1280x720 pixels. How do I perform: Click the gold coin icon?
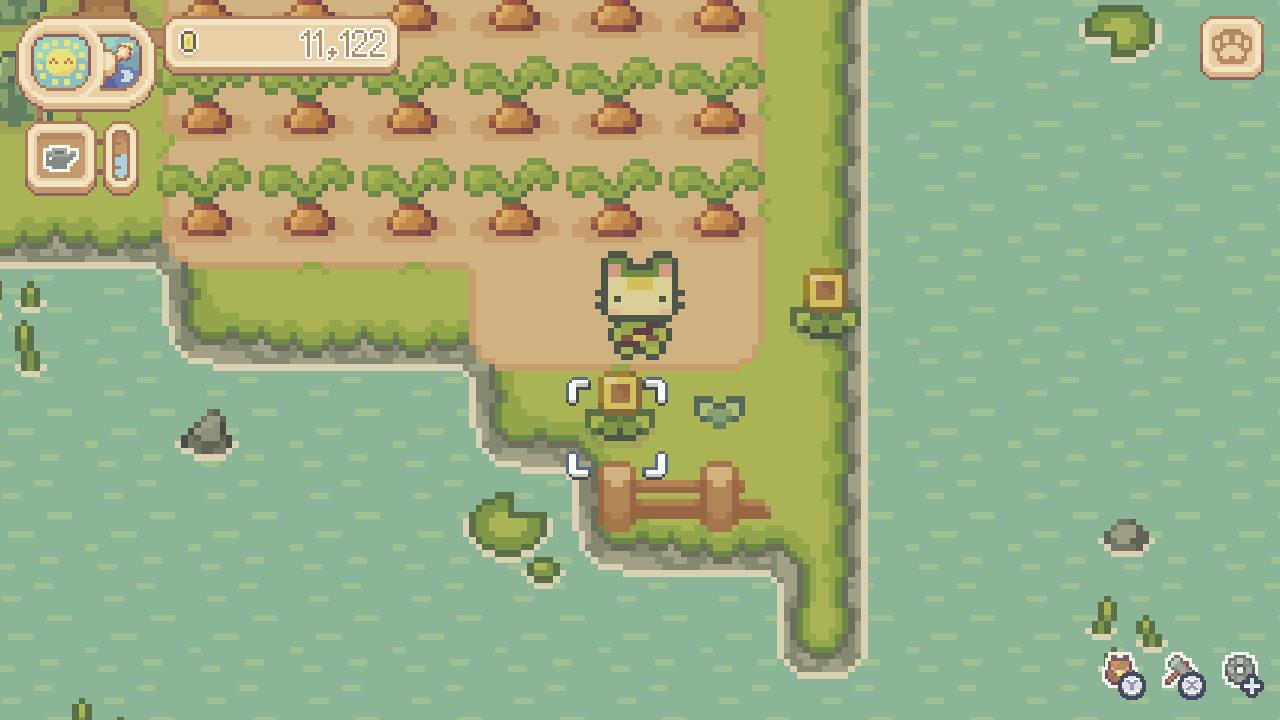[190, 42]
